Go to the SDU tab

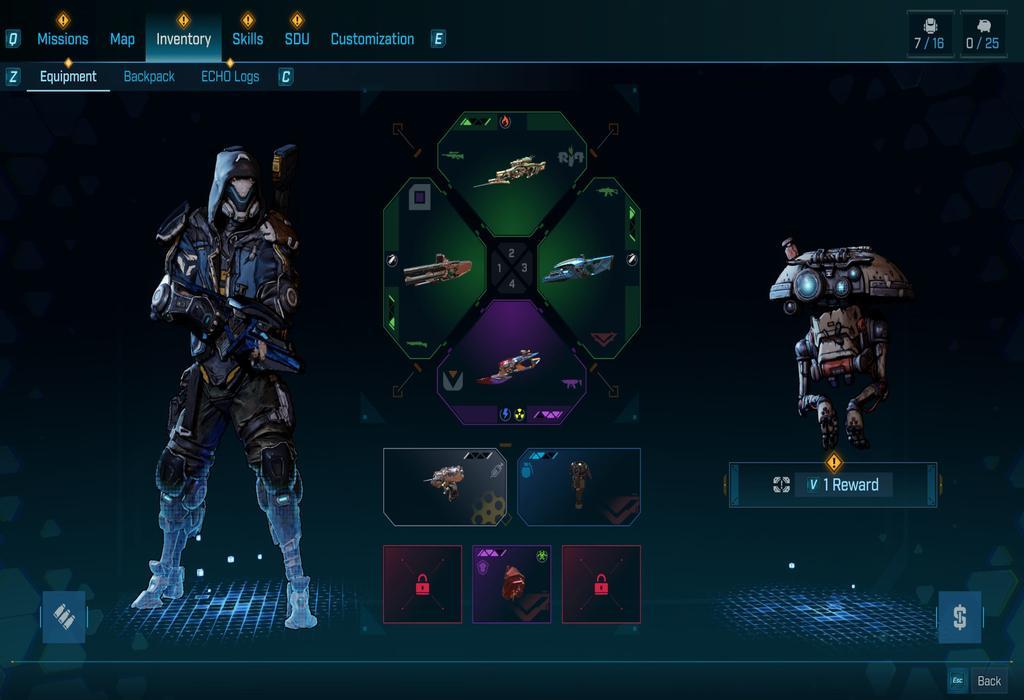point(297,39)
